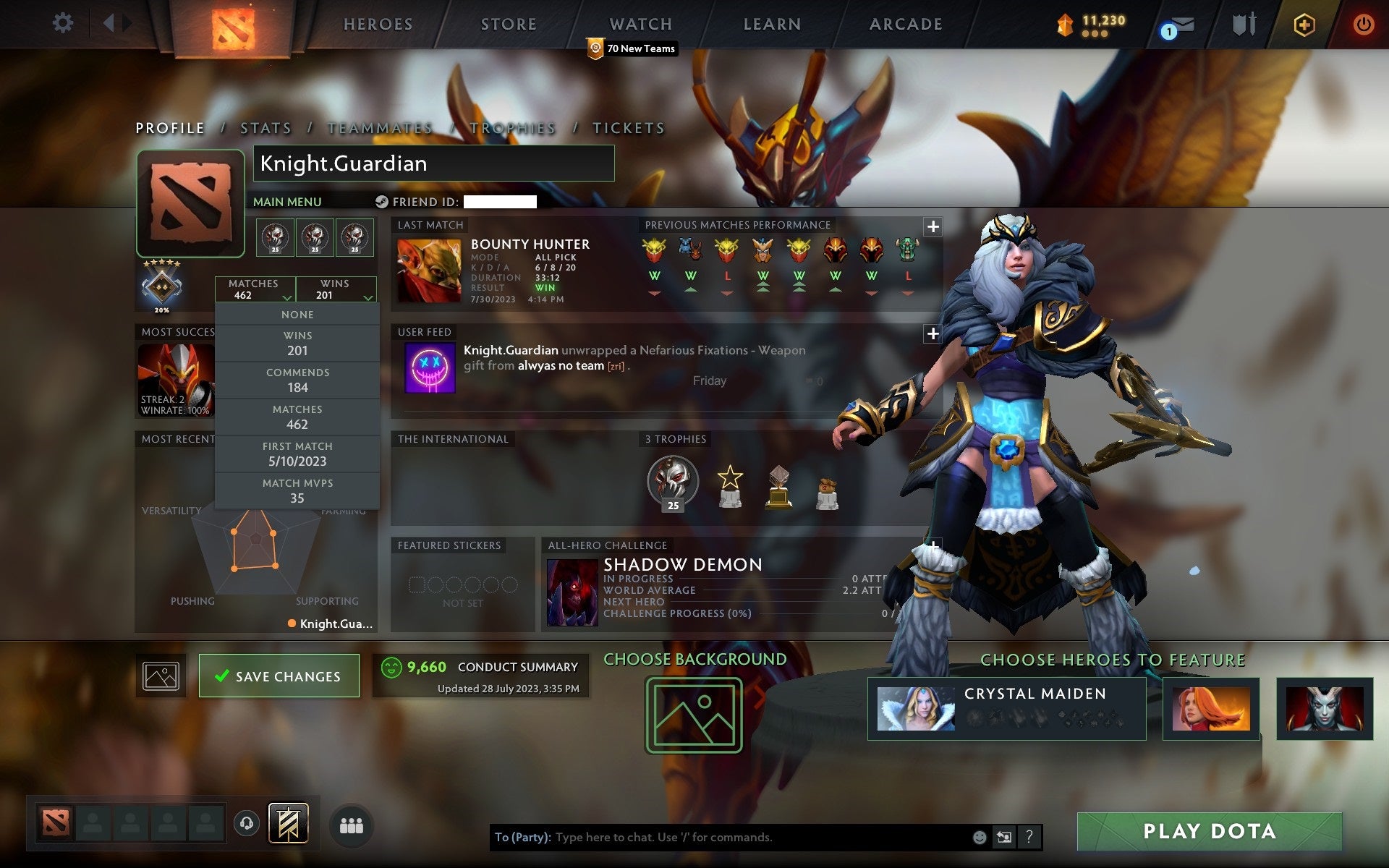The image size is (1389, 868).
Task: Pick None in the stat dropdown
Action: click(x=297, y=315)
